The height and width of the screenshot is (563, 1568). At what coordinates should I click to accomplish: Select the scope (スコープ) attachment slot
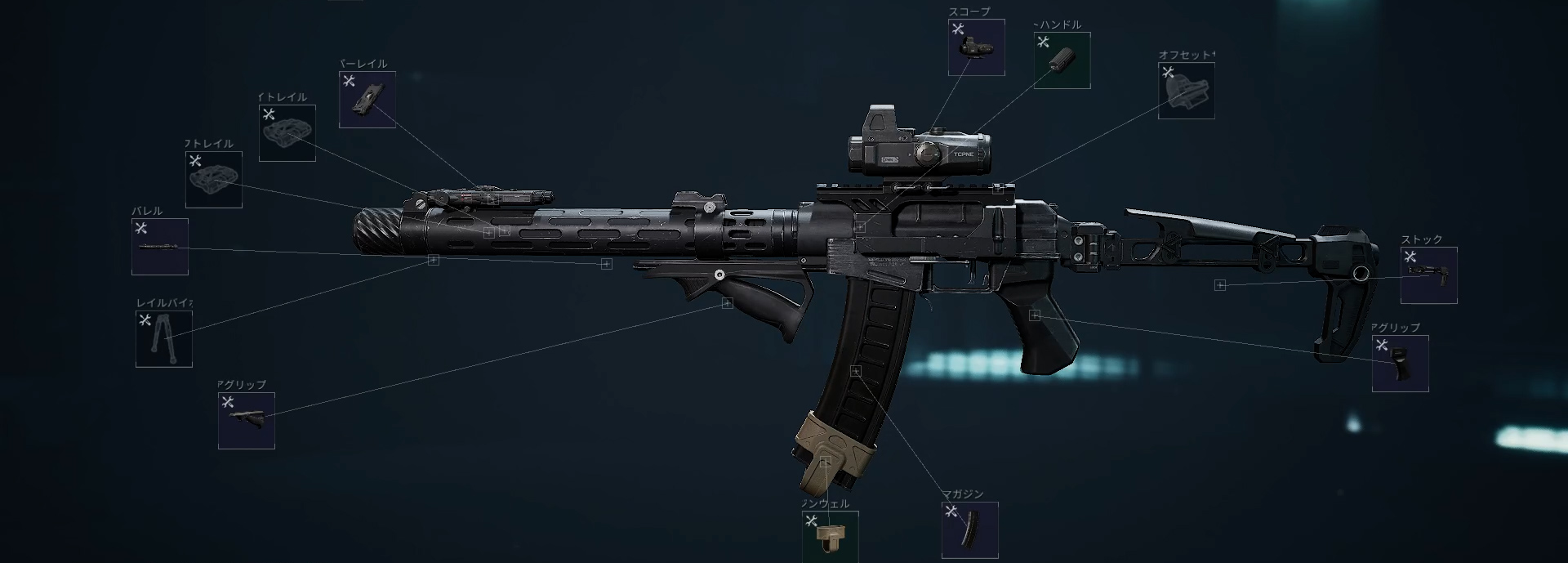pos(976,47)
